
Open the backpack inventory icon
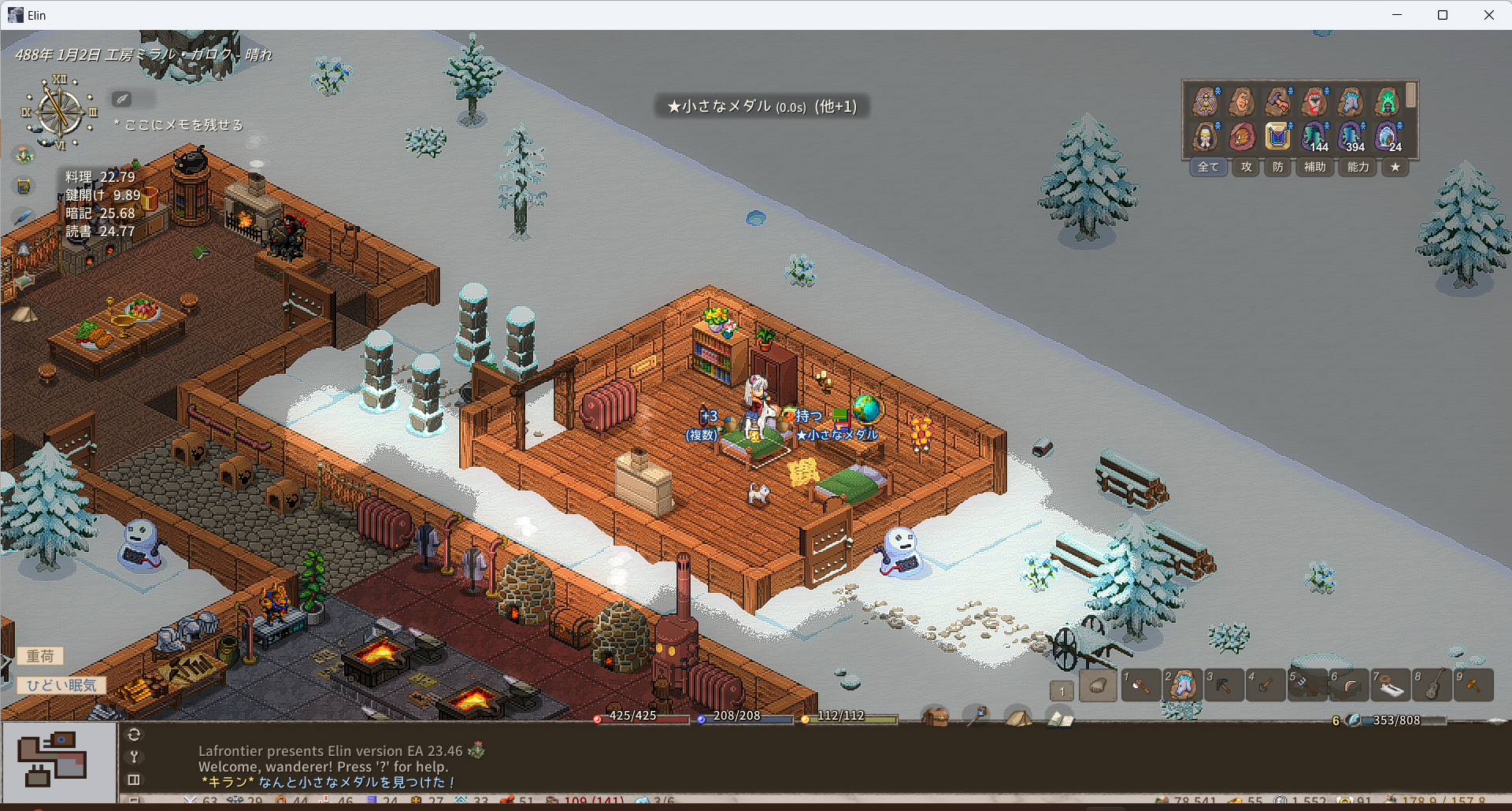pos(936,717)
